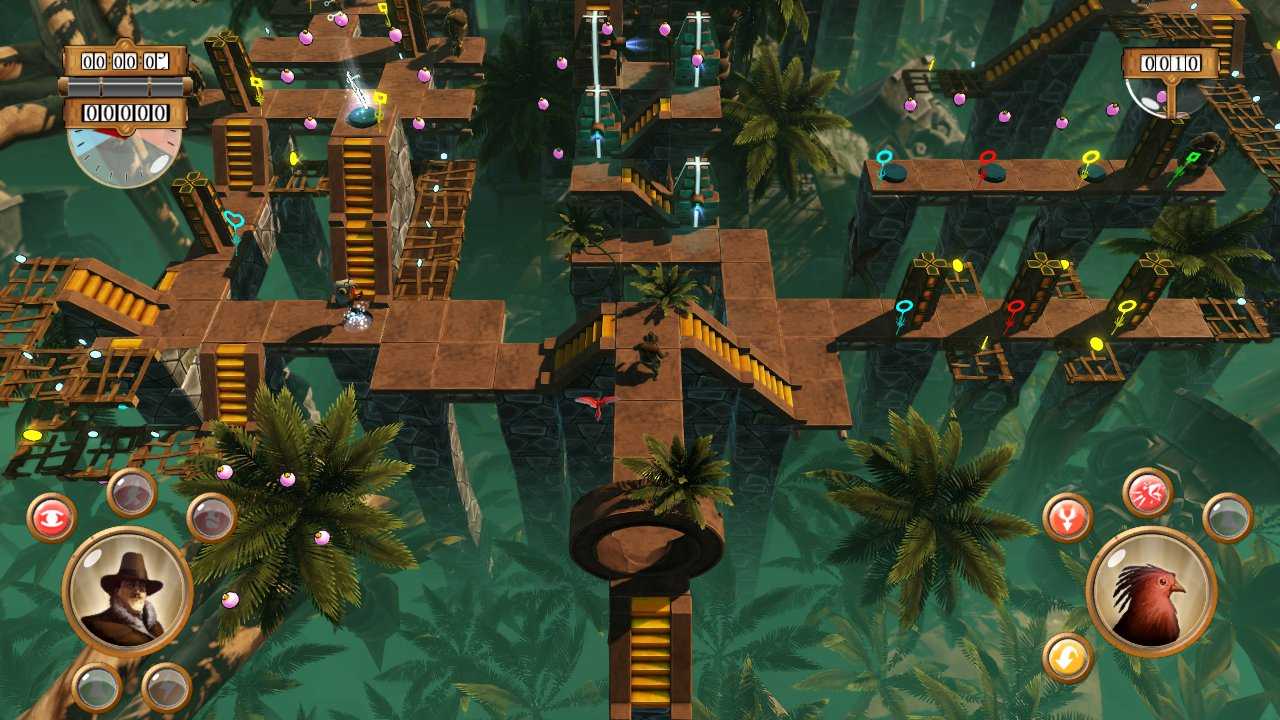Use the bird's claw-scratch attack ability

pos(1146,492)
